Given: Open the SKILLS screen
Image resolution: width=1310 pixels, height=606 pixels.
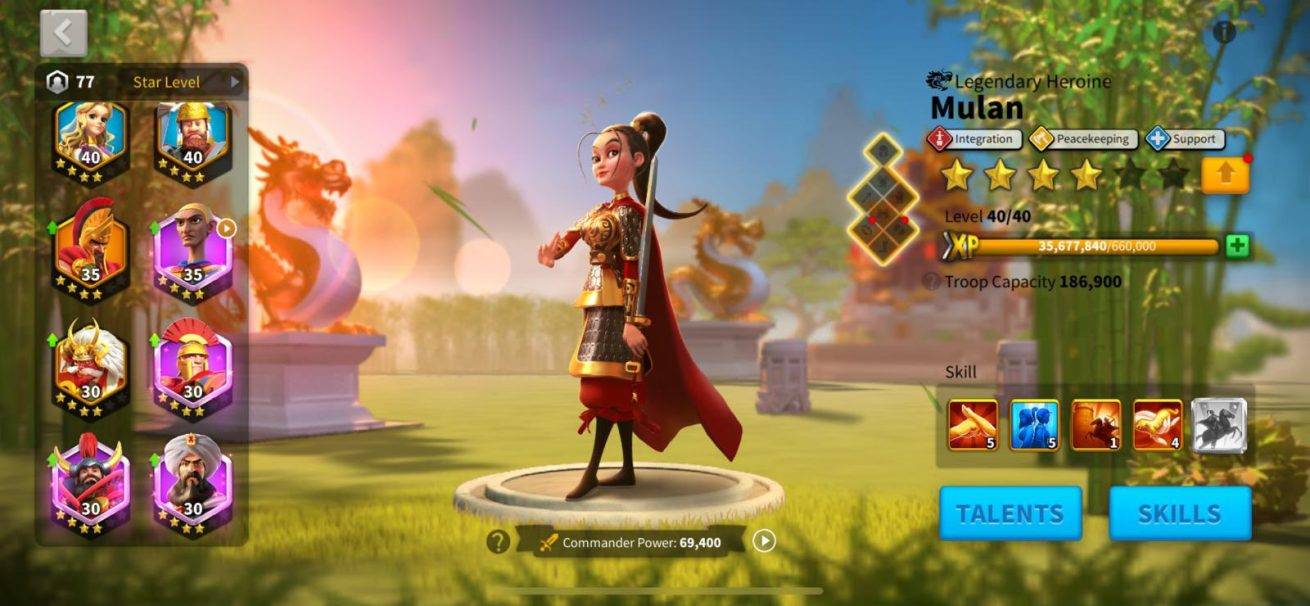Looking at the screenshot, I should tap(1180, 514).
